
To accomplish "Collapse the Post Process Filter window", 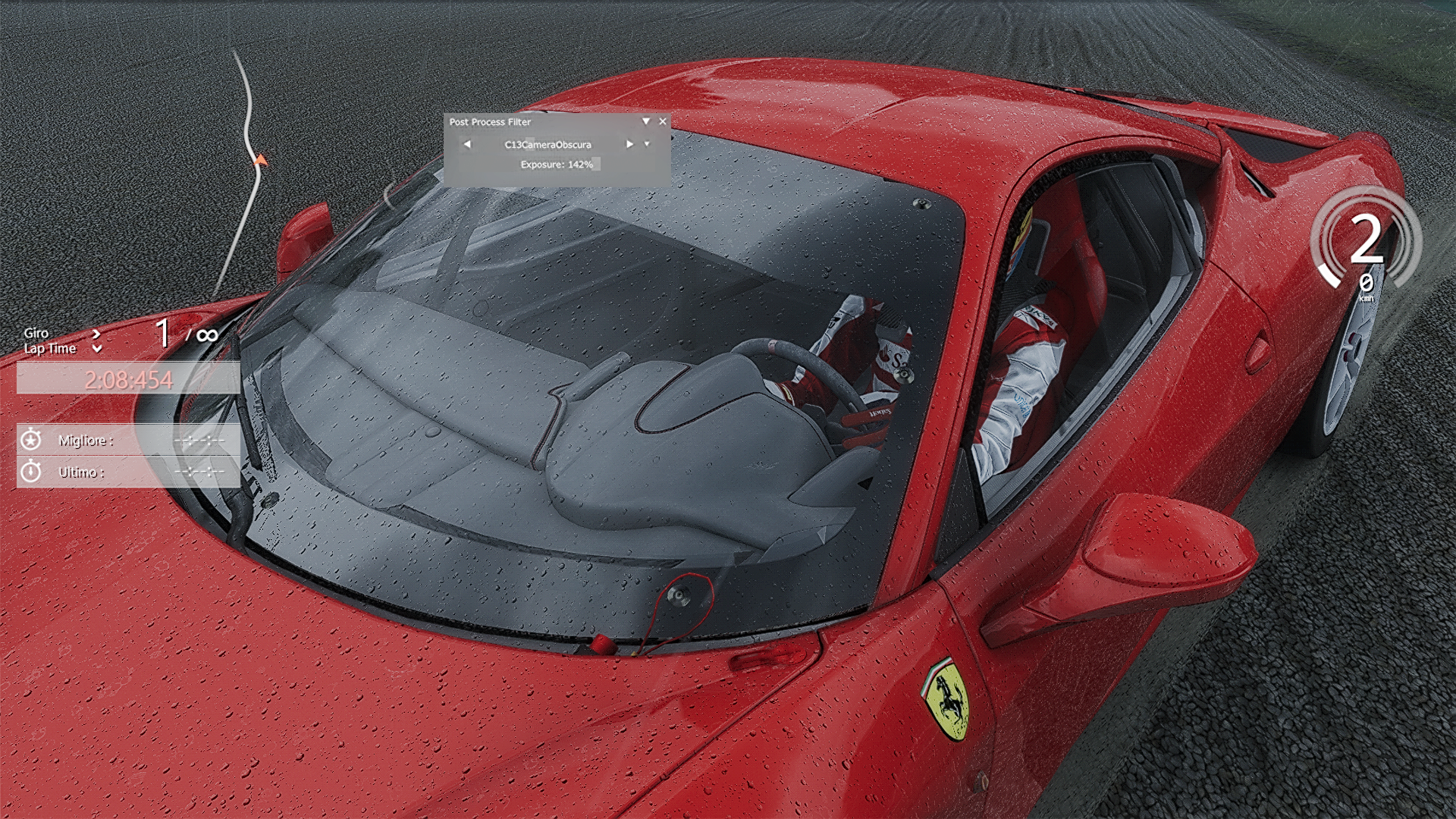I will point(646,121).
